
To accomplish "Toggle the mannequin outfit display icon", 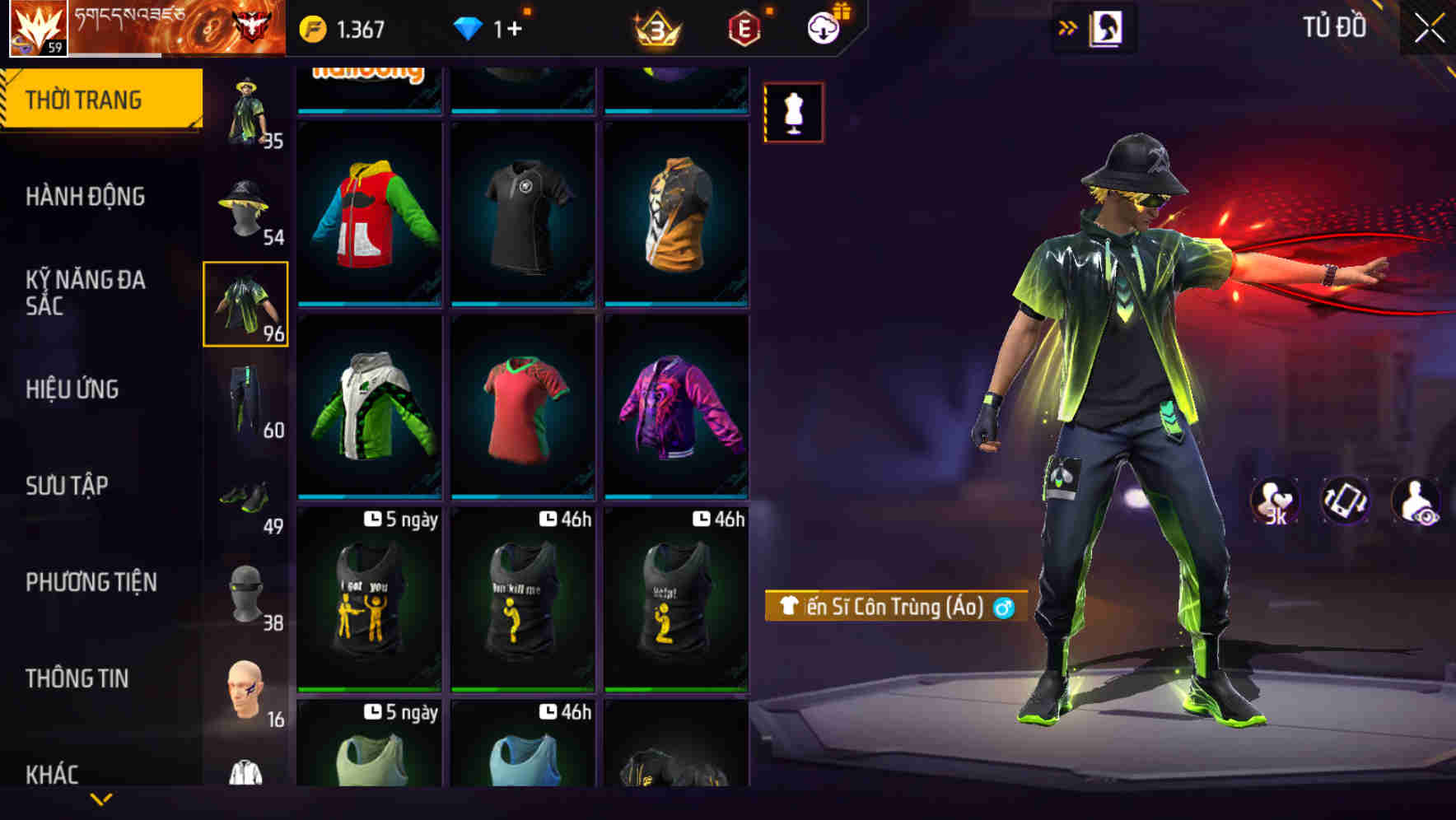I will [x=793, y=112].
